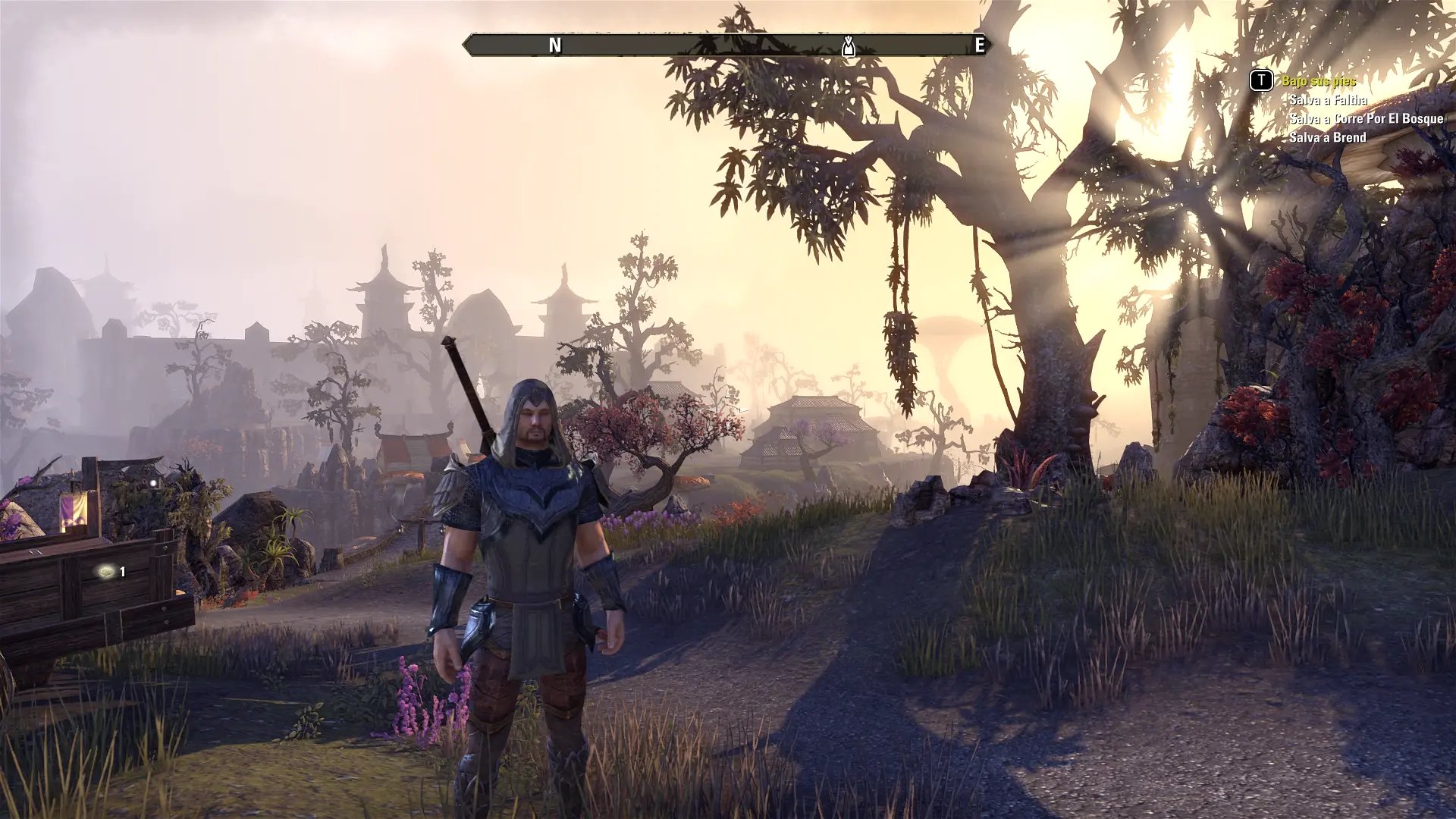Select the East marker on the compass
The height and width of the screenshot is (819, 1456).
979,45
